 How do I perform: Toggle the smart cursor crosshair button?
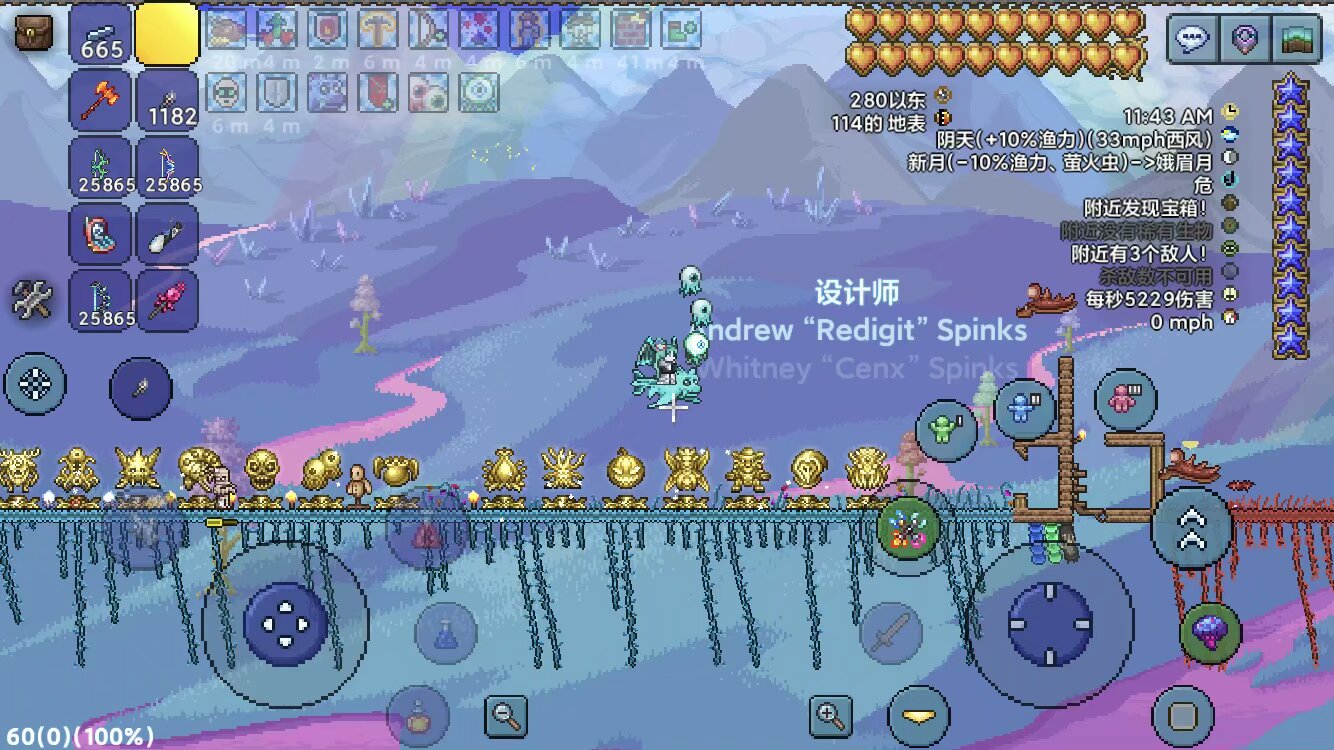[x=35, y=384]
